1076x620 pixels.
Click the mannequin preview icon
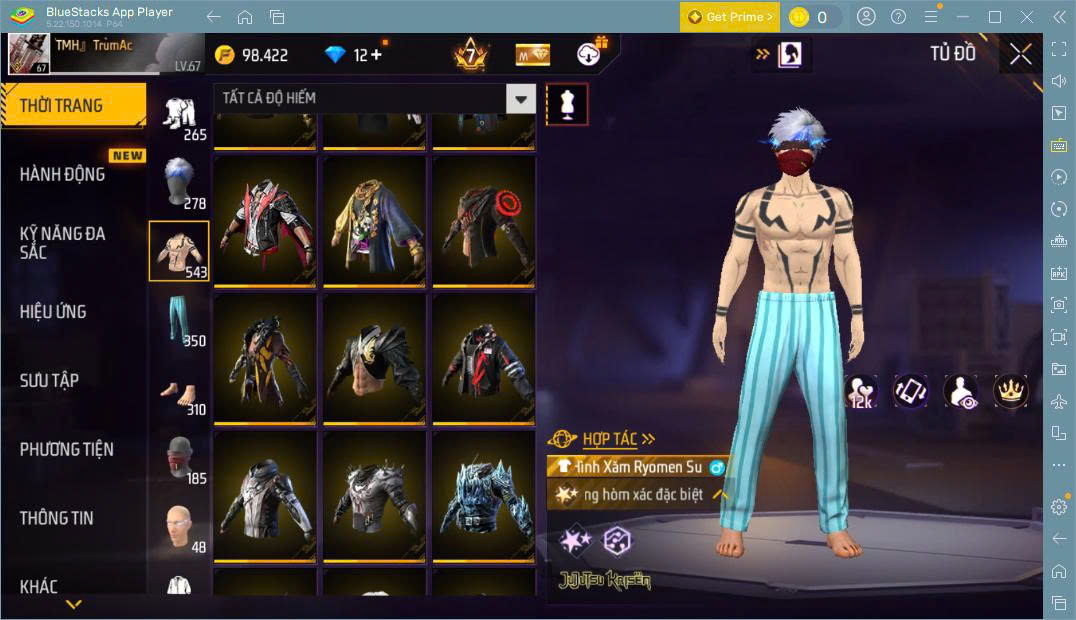tap(567, 104)
